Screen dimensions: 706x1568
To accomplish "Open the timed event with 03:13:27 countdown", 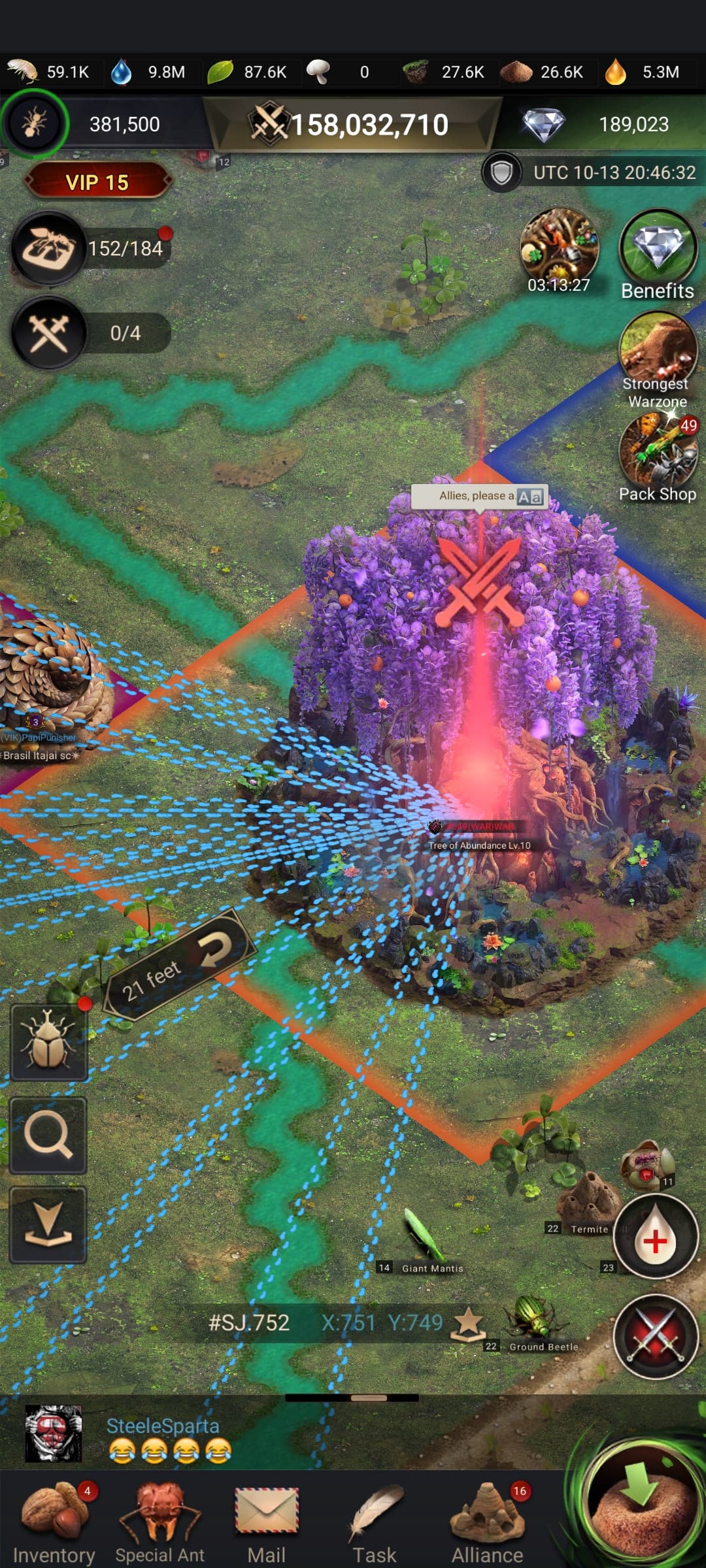I will 559,250.
